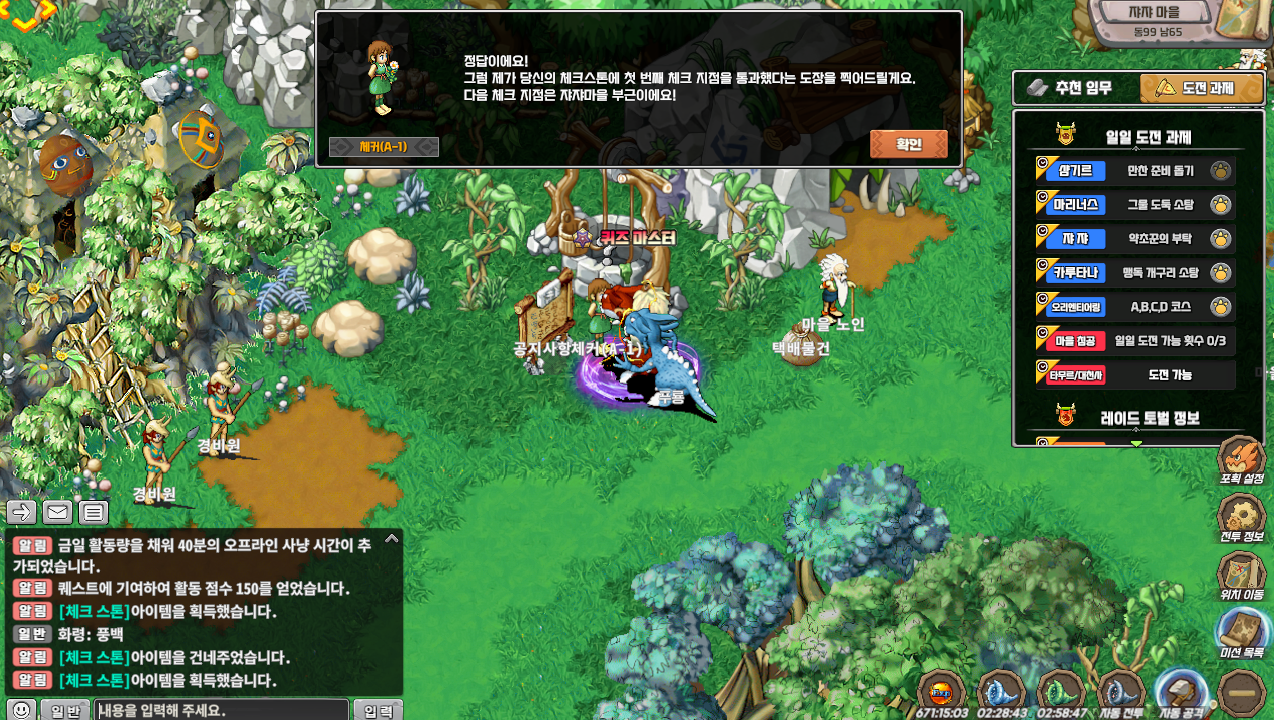Viewport: 1274px width, 720px height.
Task: Click the chat message input field
Action: pyautogui.click(x=221, y=710)
